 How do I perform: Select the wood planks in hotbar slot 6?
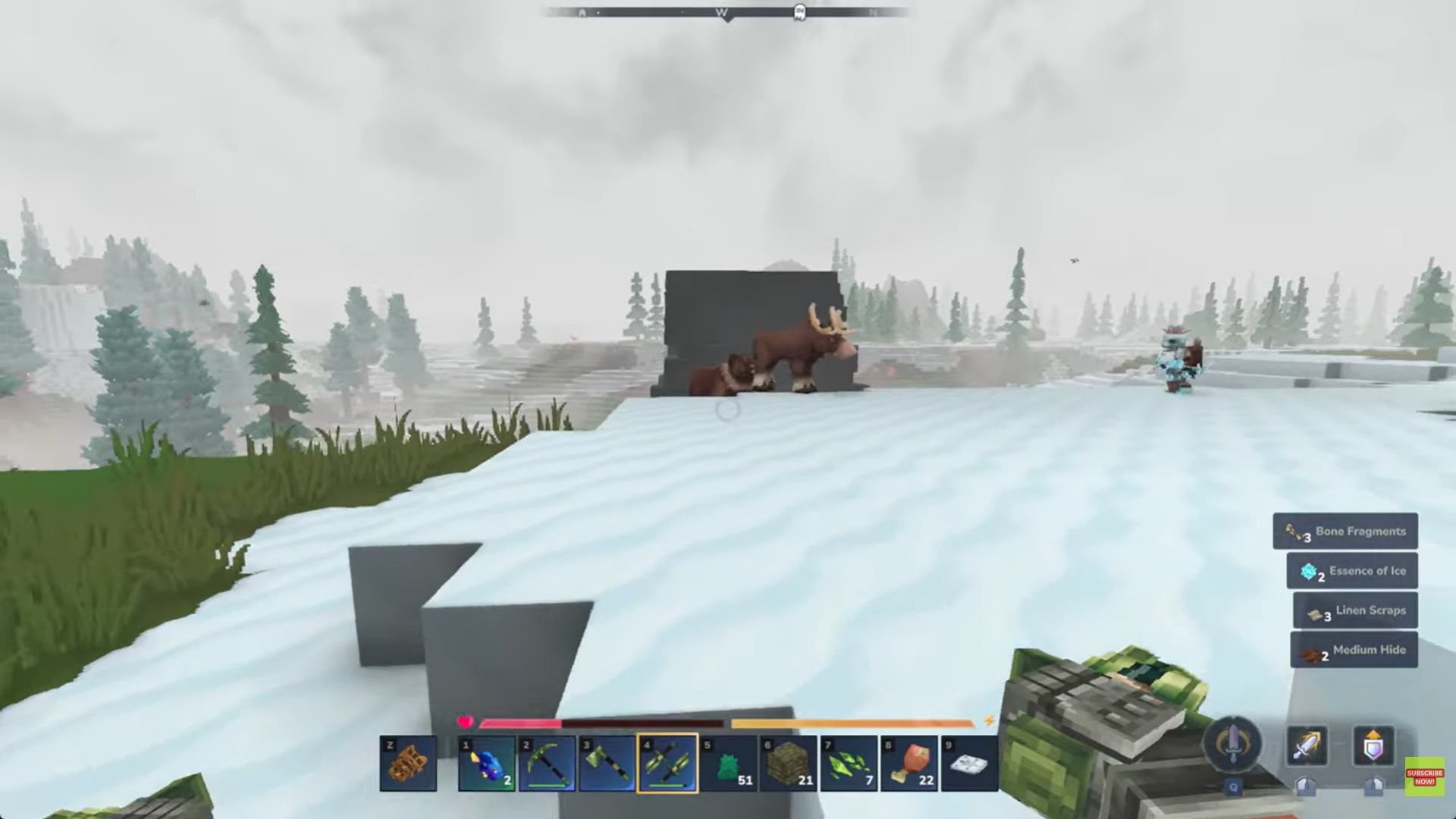tap(789, 762)
